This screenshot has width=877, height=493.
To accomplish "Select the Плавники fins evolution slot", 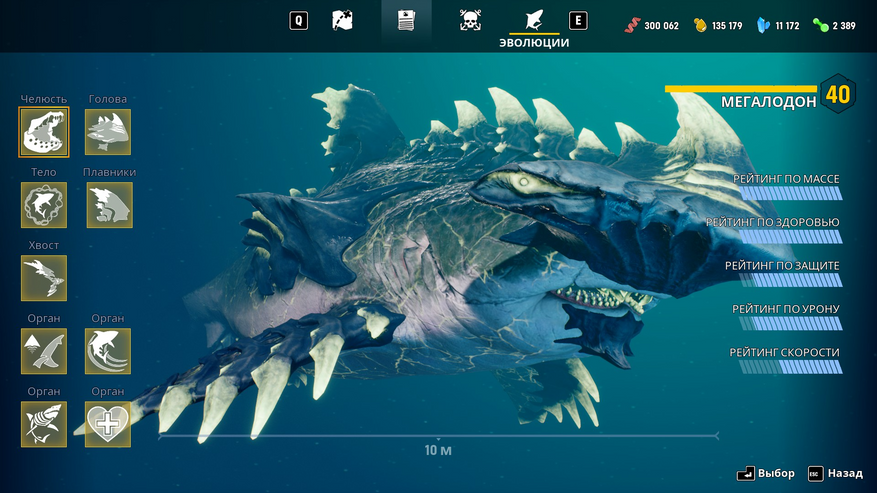I will [109, 205].
